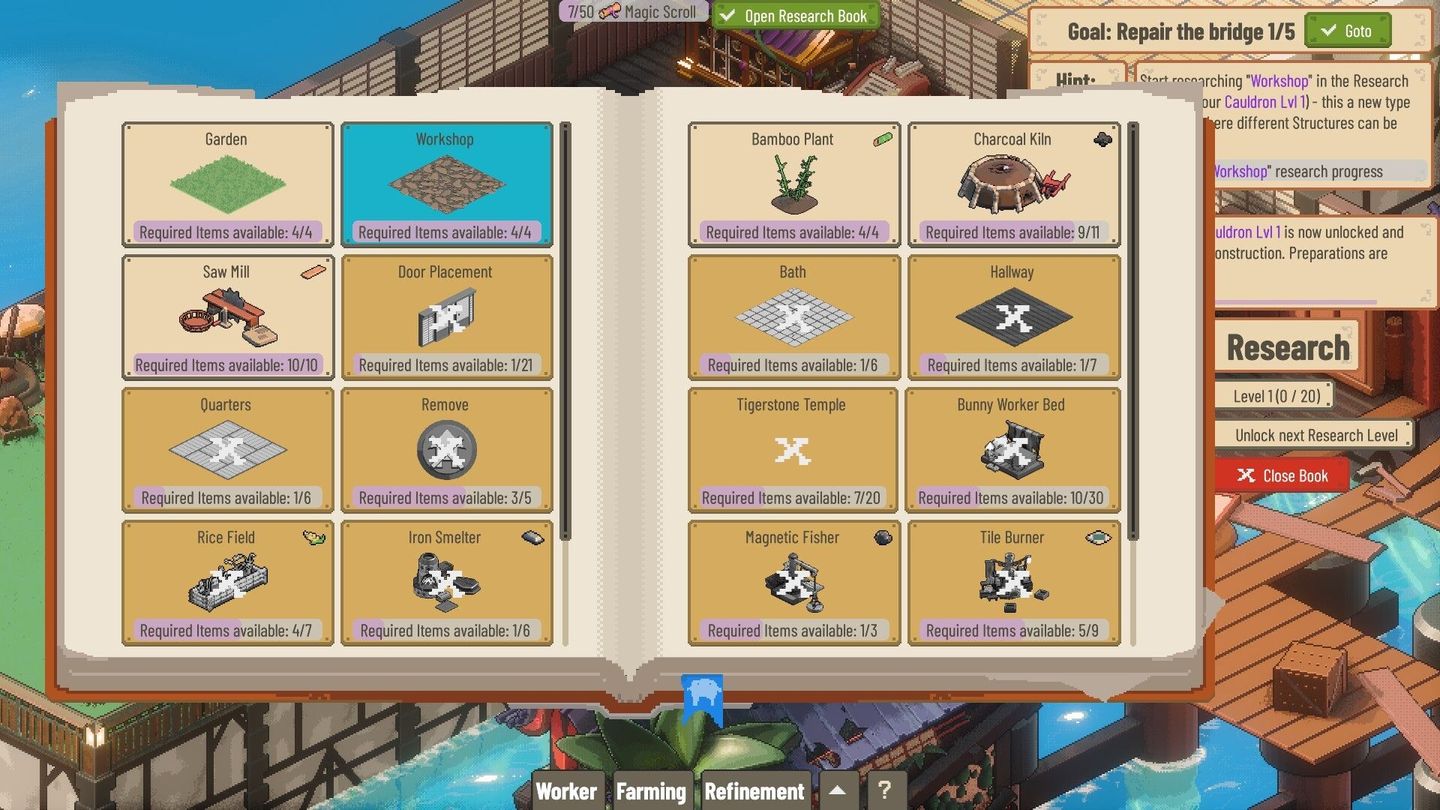
Task: Collapse the bottom toolbar with the arrow
Action: [838, 790]
